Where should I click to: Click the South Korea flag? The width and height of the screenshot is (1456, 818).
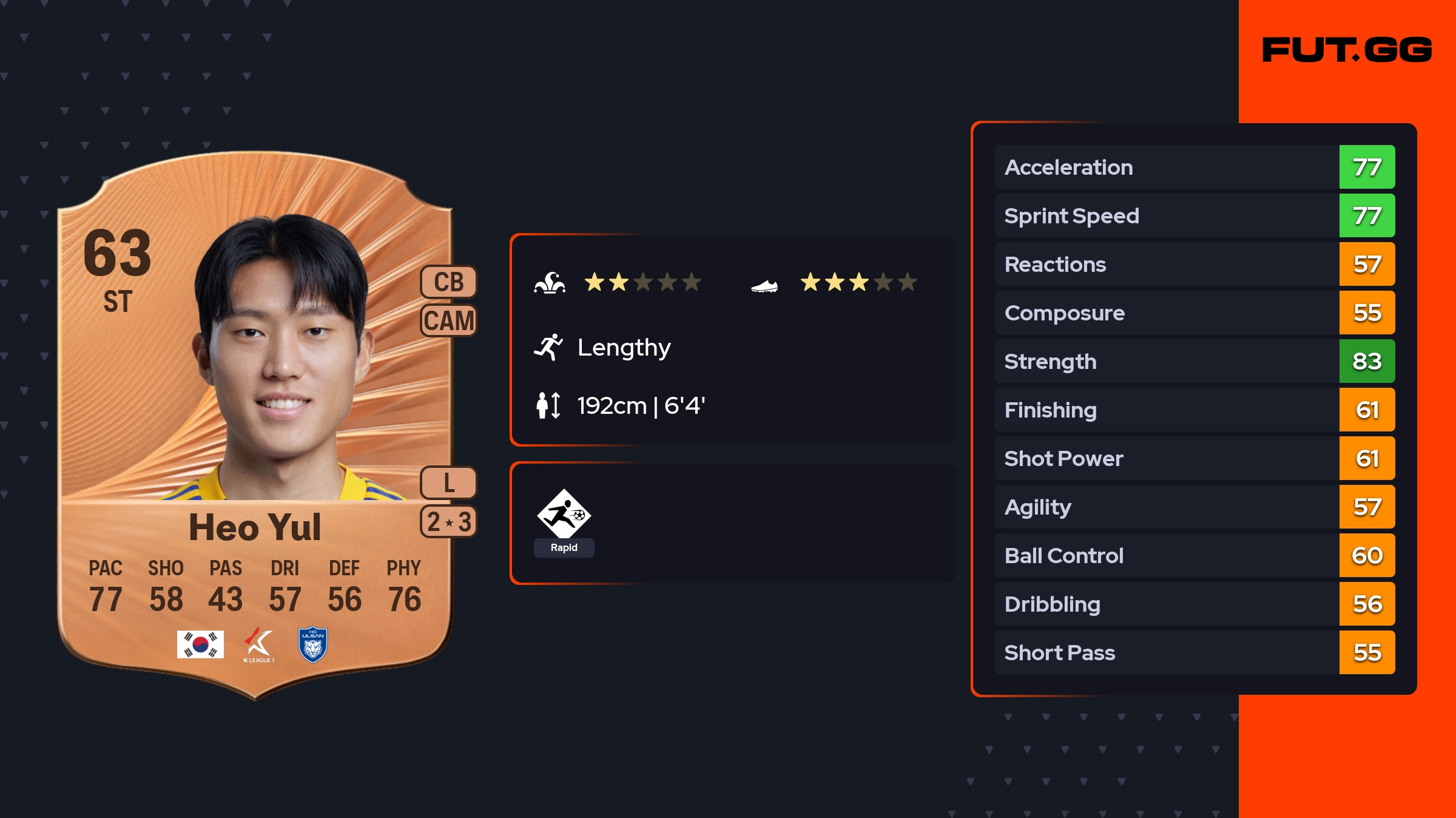coord(200,644)
